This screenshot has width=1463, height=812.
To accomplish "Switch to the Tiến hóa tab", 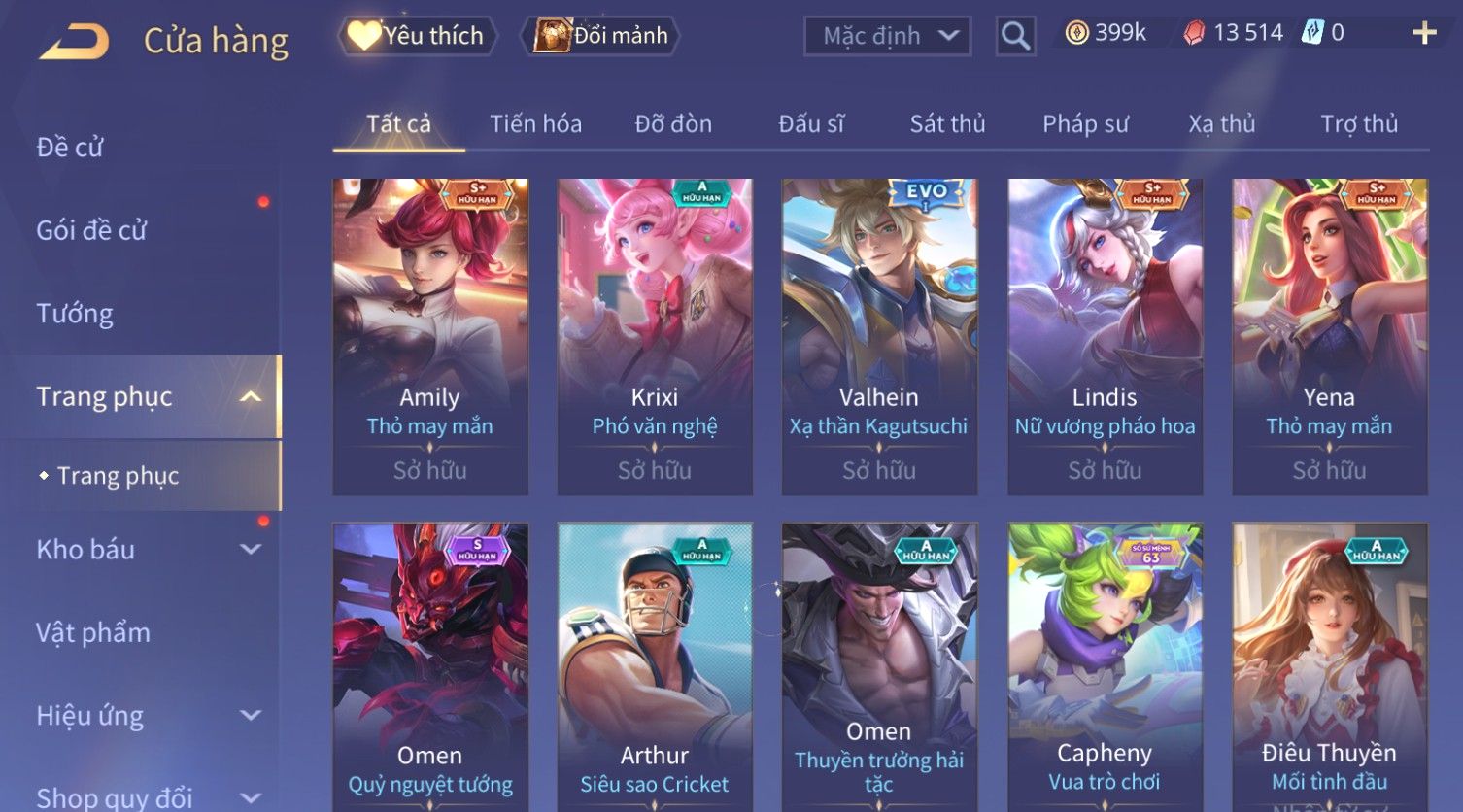I will (535, 123).
